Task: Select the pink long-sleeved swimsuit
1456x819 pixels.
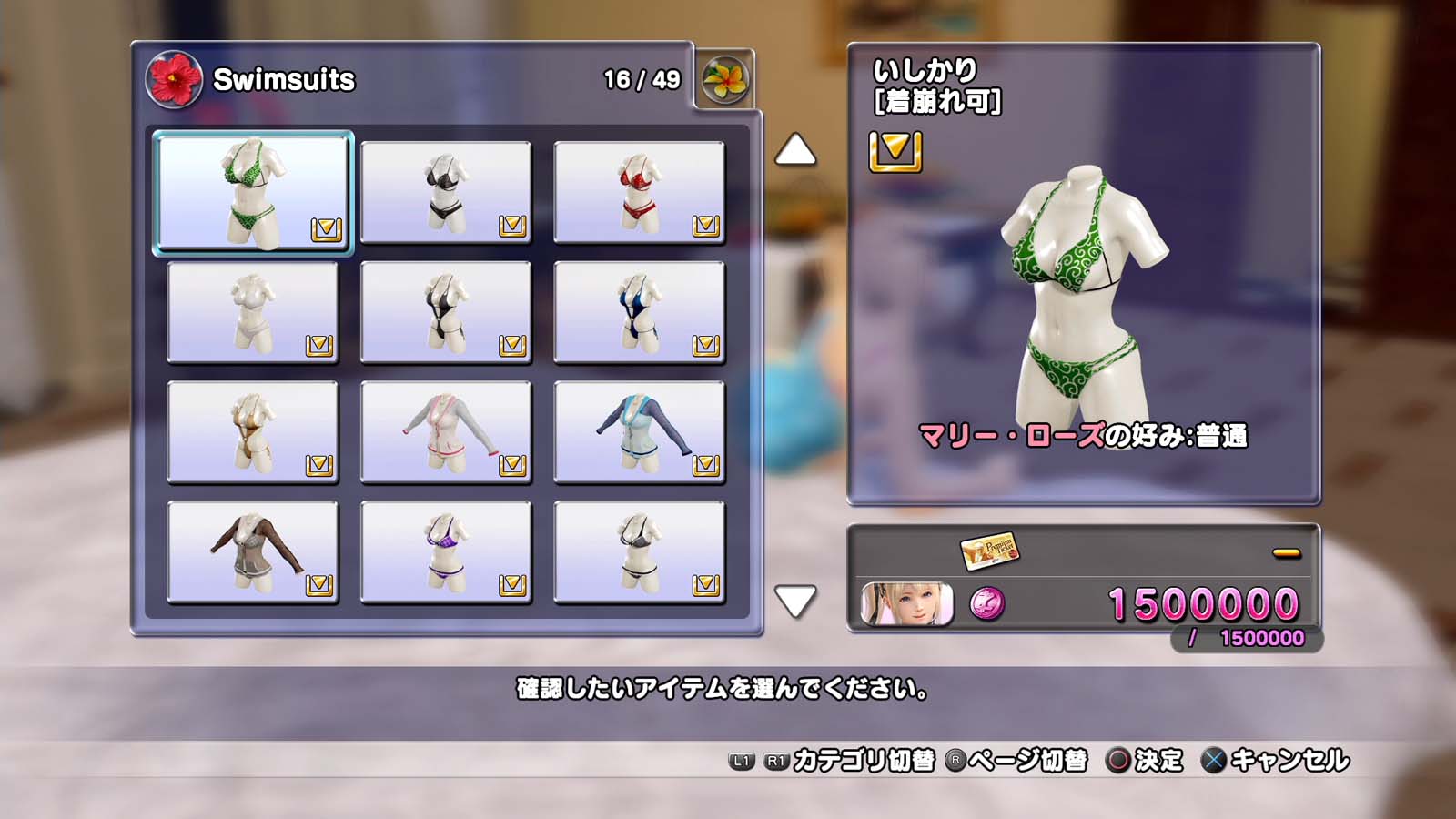Action: tap(446, 432)
